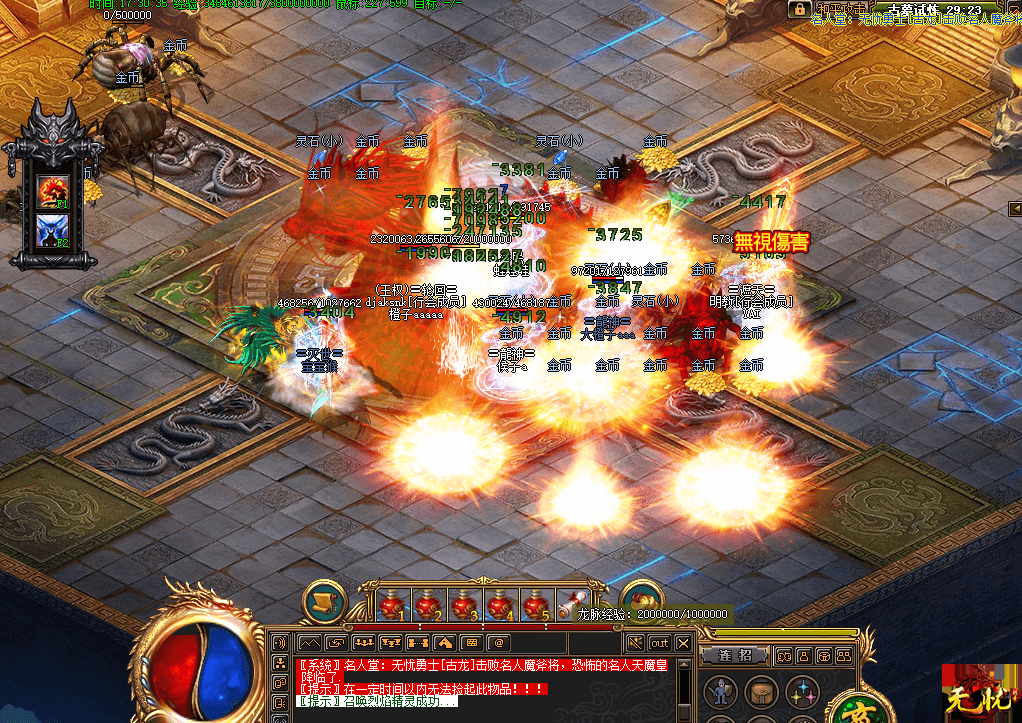This screenshot has height=723, width=1022.
Task: Toggle the padlock icon at the top
Action: pyautogui.click(x=798, y=9)
